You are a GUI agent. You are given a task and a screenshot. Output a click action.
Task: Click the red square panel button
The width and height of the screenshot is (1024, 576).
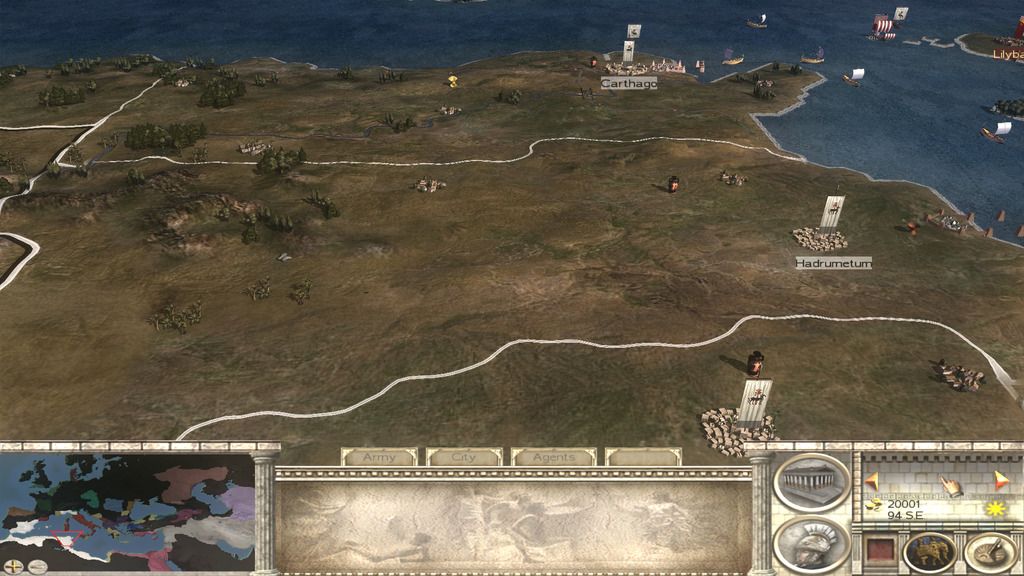878,551
